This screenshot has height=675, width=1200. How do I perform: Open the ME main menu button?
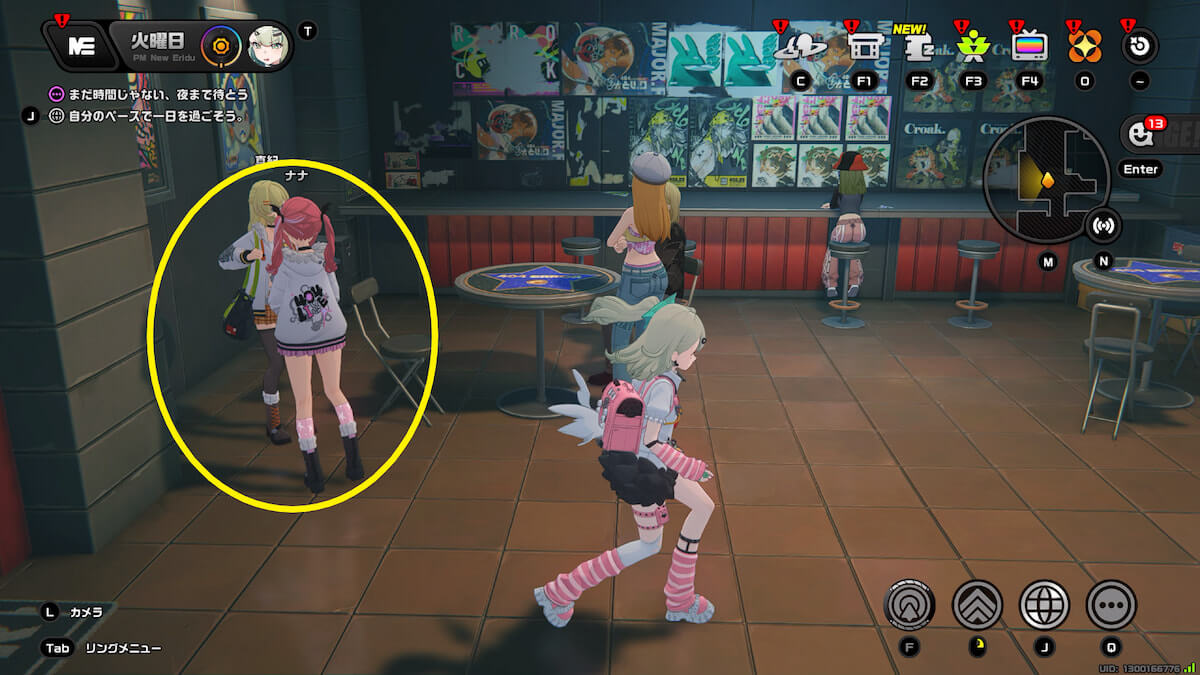click(x=81, y=46)
